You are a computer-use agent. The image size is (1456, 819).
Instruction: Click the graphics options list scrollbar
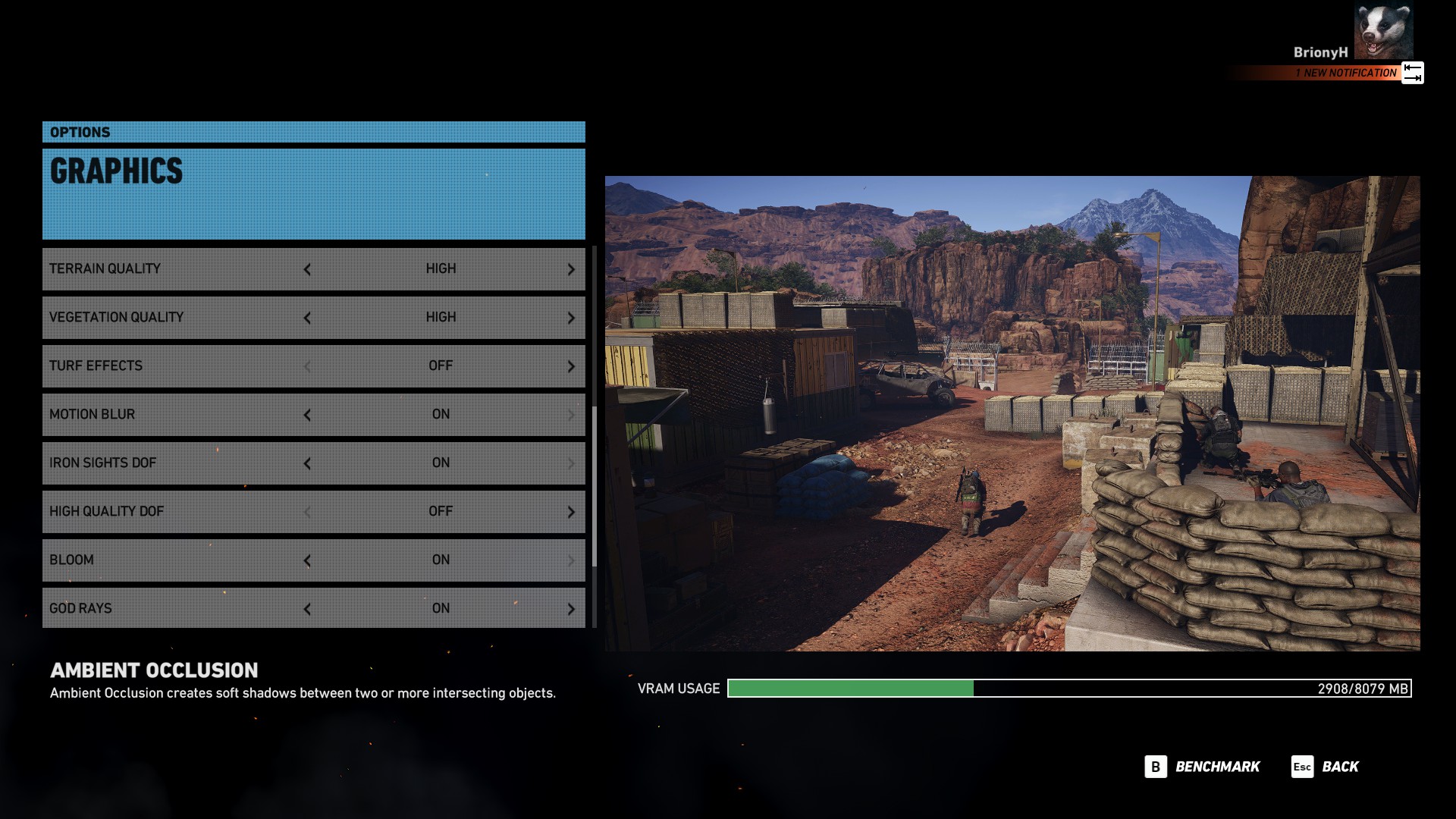point(595,485)
